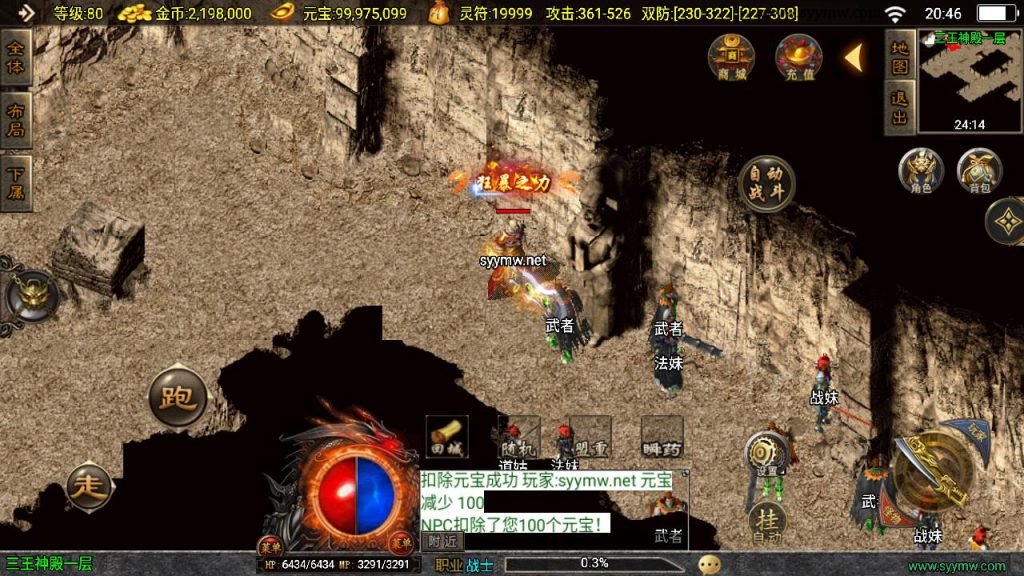Image resolution: width=1024 pixels, height=576 pixels.
Task: Tap the 退出 exit button
Action: [x=900, y=108]
